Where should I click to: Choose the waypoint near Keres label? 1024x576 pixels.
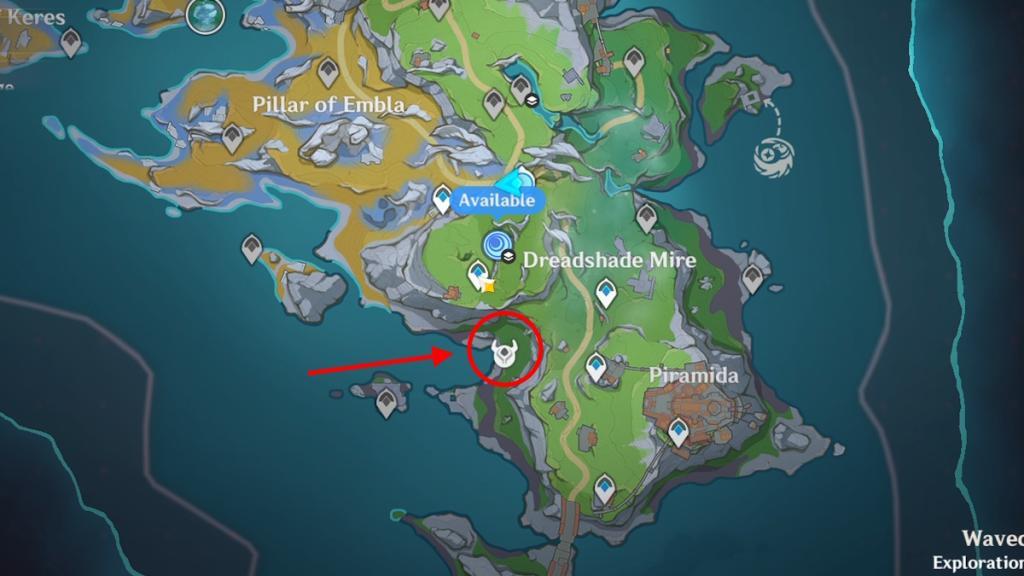tap(70, 42)
